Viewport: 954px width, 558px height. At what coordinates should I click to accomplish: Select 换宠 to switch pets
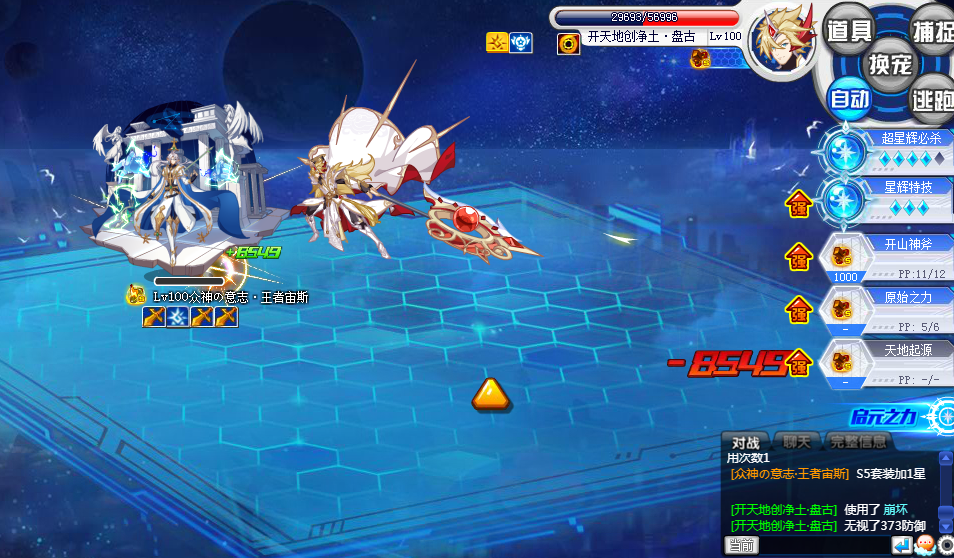[x=889, y=64]
